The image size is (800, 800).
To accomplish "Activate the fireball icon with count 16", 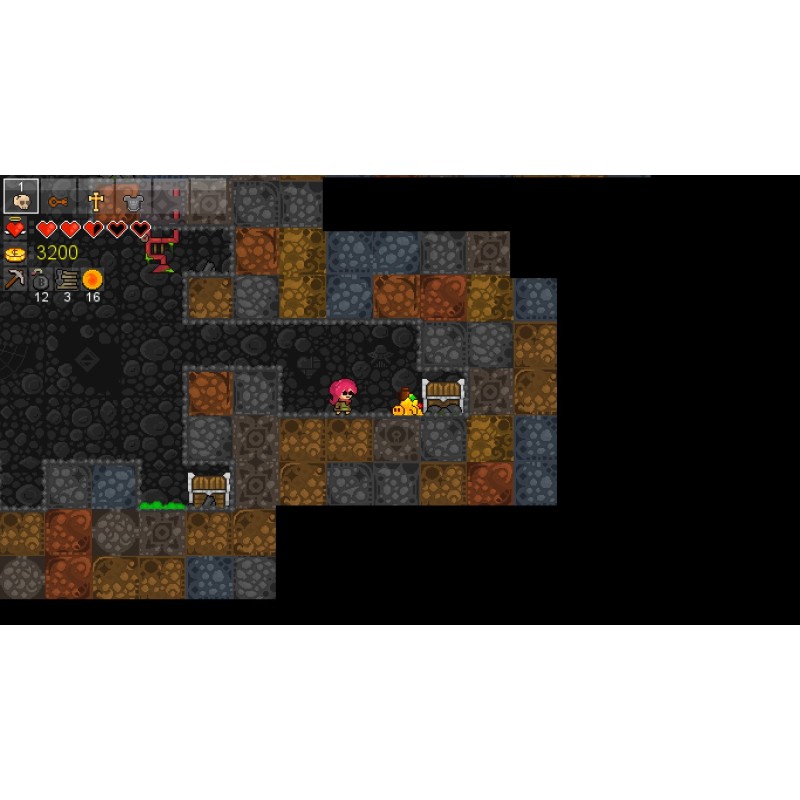I will point(93,279).
